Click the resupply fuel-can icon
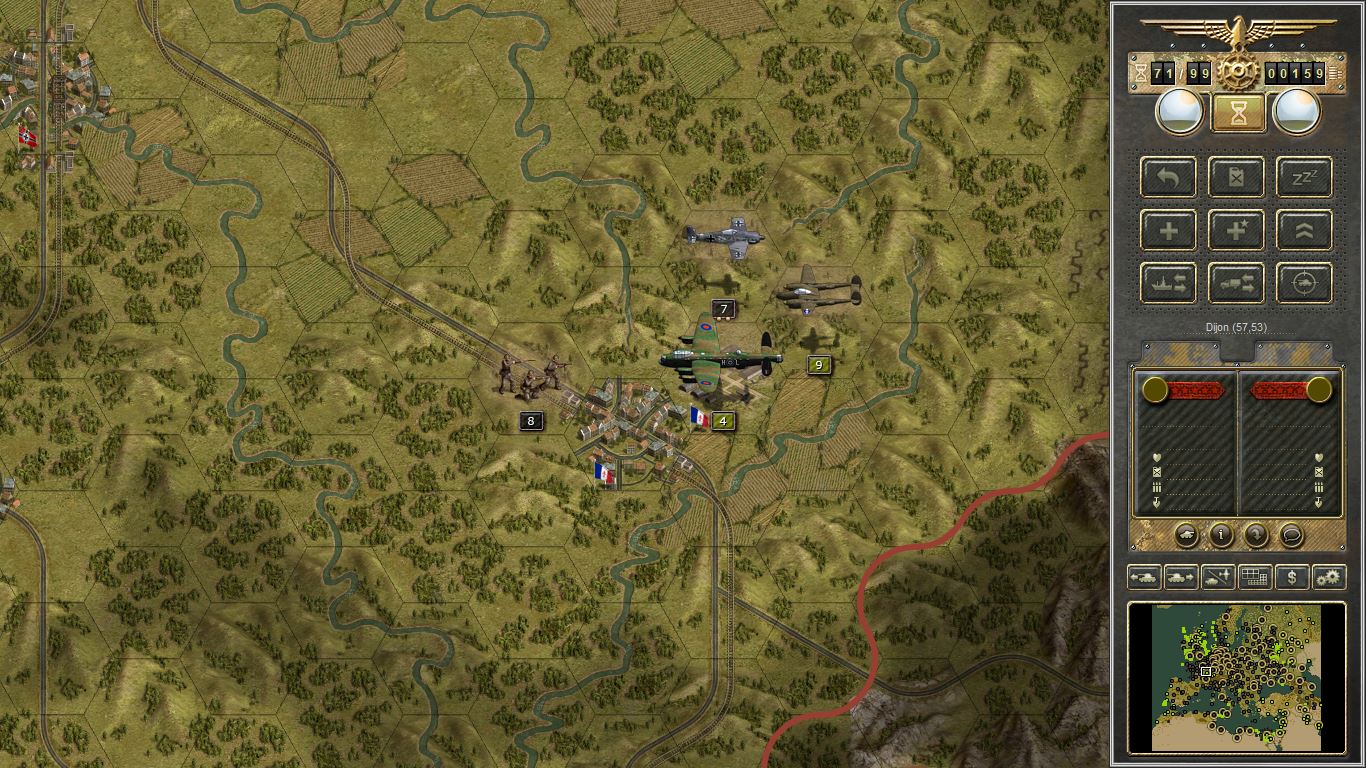1366x768 pixels. tap(1236, 178)
